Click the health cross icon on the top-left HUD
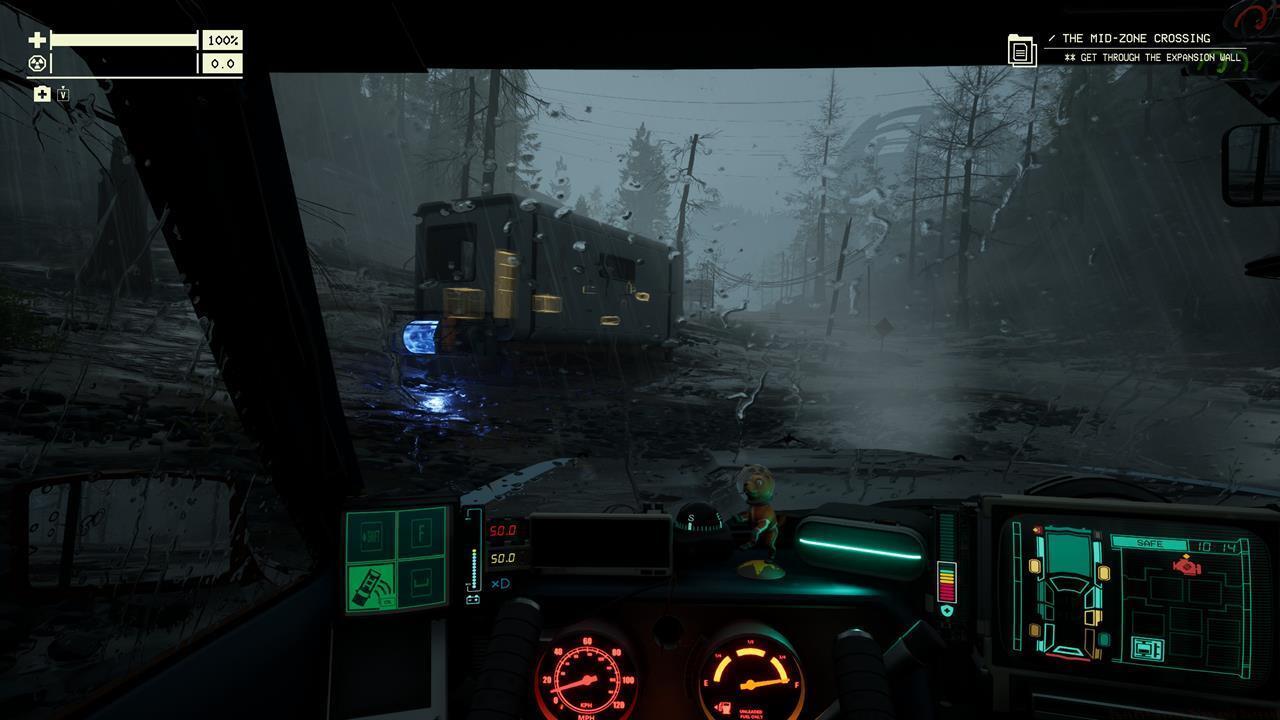Viewport: 1280px width, 720px height. pyautogui.click(x=38, y=40)
